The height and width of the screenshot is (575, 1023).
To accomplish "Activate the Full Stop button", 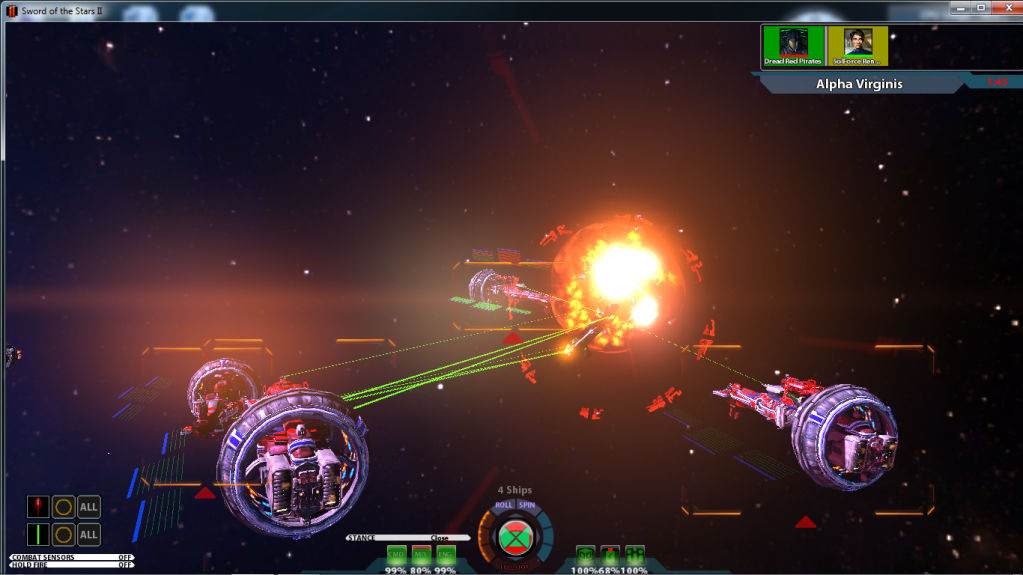I will [515, 536].
